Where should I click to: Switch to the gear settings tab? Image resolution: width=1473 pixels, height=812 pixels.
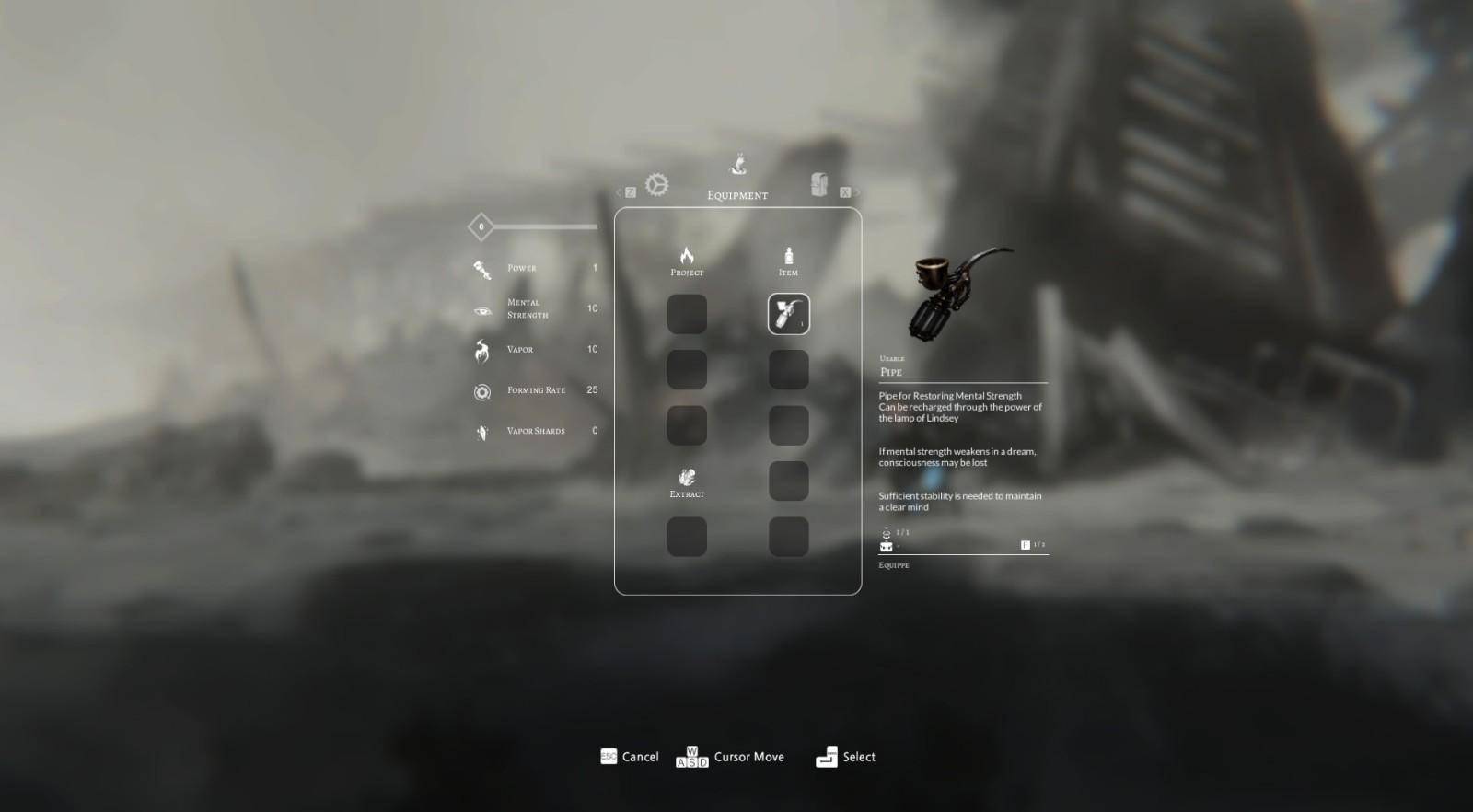coord(656,185)
